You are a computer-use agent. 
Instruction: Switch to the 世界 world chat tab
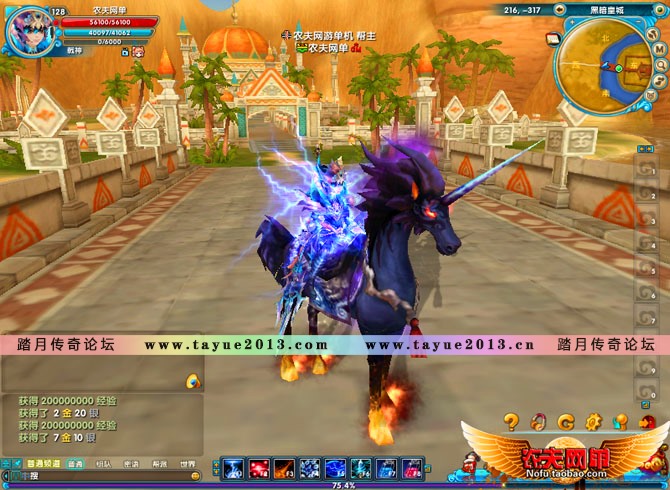(187, 464)
